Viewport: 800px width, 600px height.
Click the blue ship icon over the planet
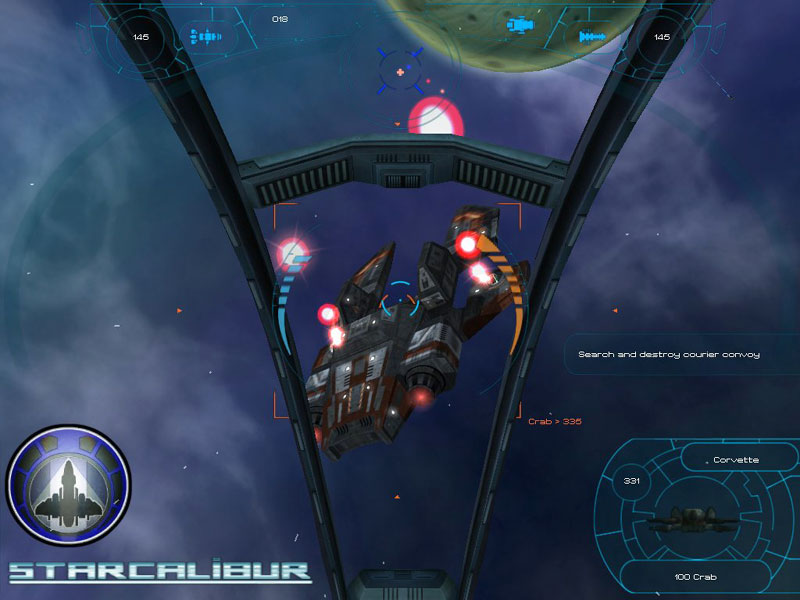520,25
